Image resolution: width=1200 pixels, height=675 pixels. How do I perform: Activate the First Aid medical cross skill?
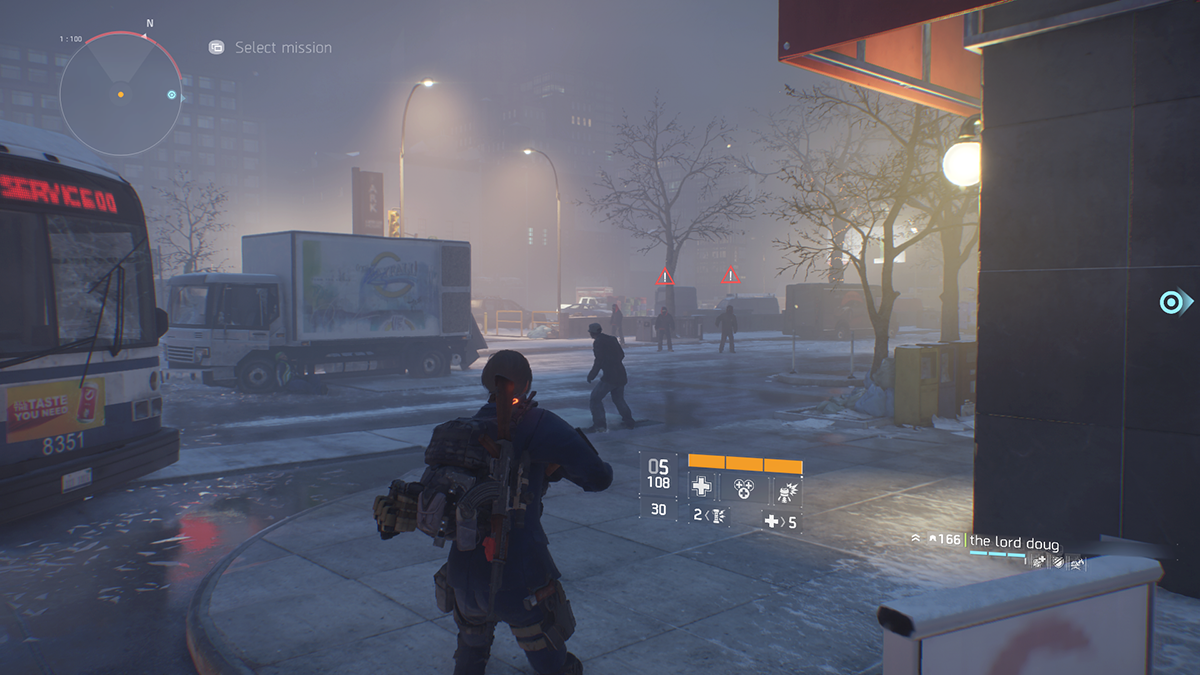tap(702, 488)
